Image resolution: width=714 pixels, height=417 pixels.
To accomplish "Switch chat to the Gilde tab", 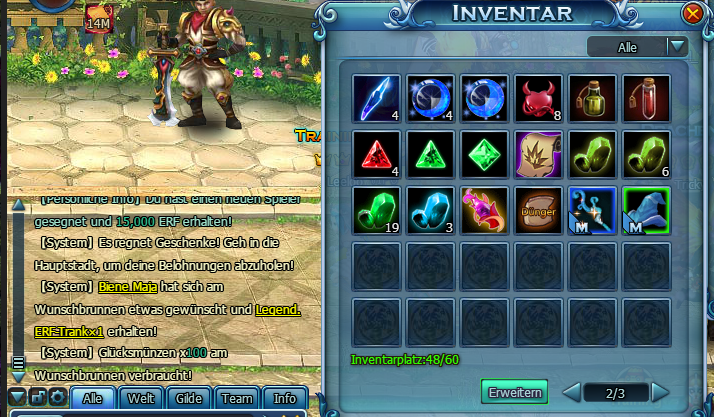I will (x=189, y=398).
